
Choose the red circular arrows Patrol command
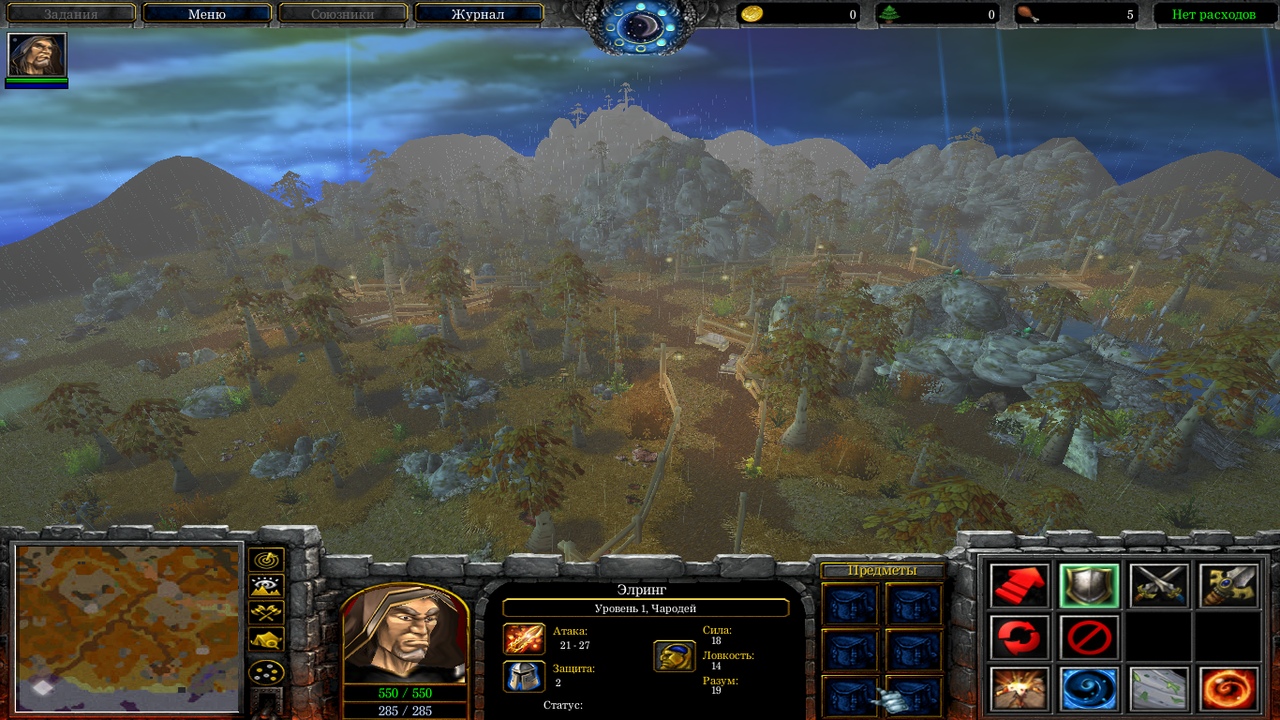click(1020, 637)
